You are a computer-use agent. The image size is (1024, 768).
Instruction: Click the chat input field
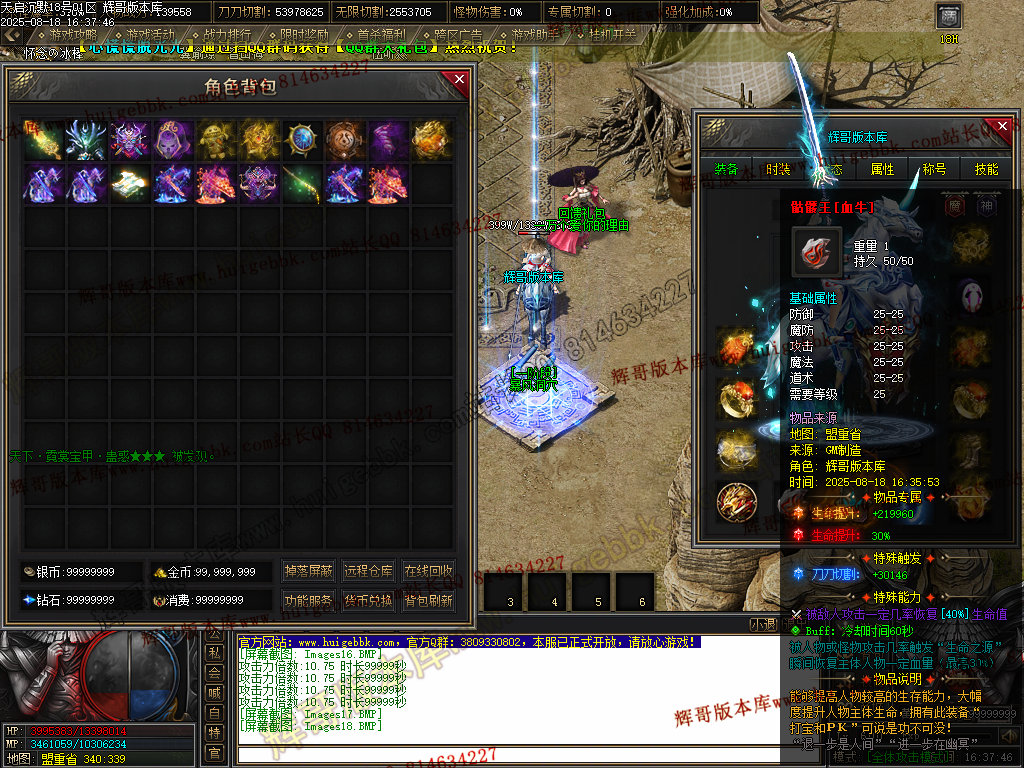click(490, 753)
